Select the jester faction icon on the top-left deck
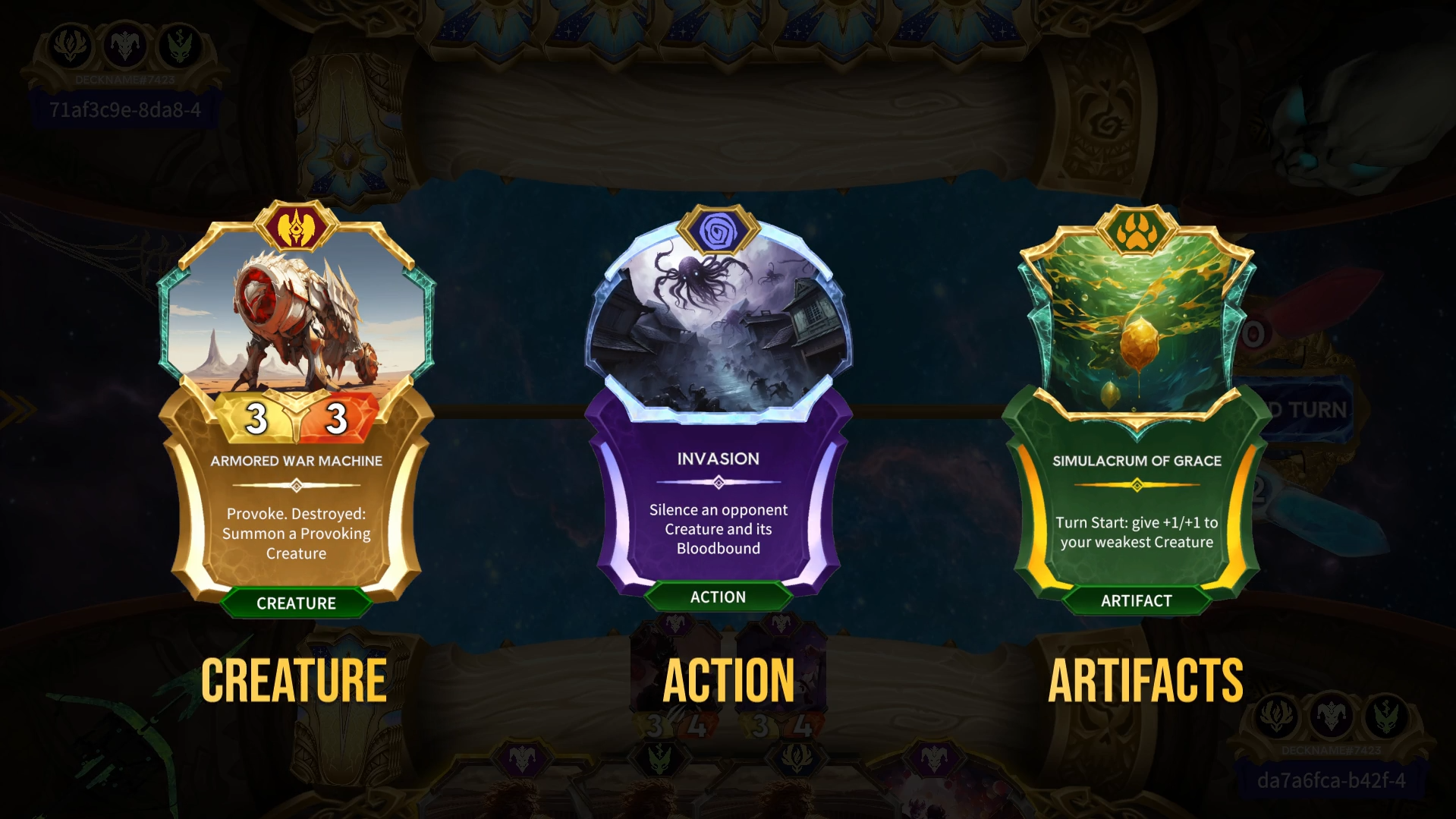This screenshot has width=1456, height=819. 126,46
